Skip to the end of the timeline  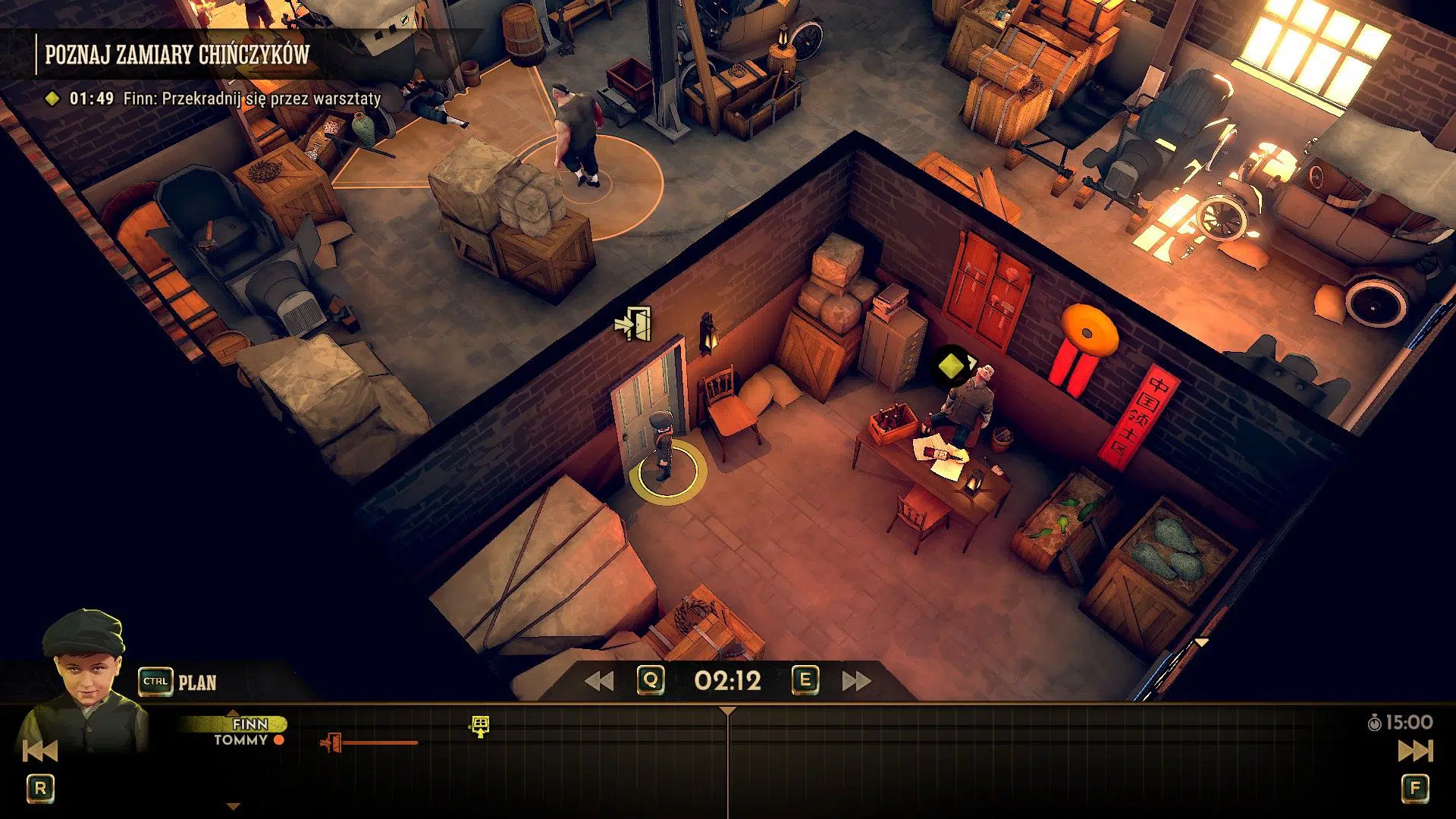[1415, 751]
